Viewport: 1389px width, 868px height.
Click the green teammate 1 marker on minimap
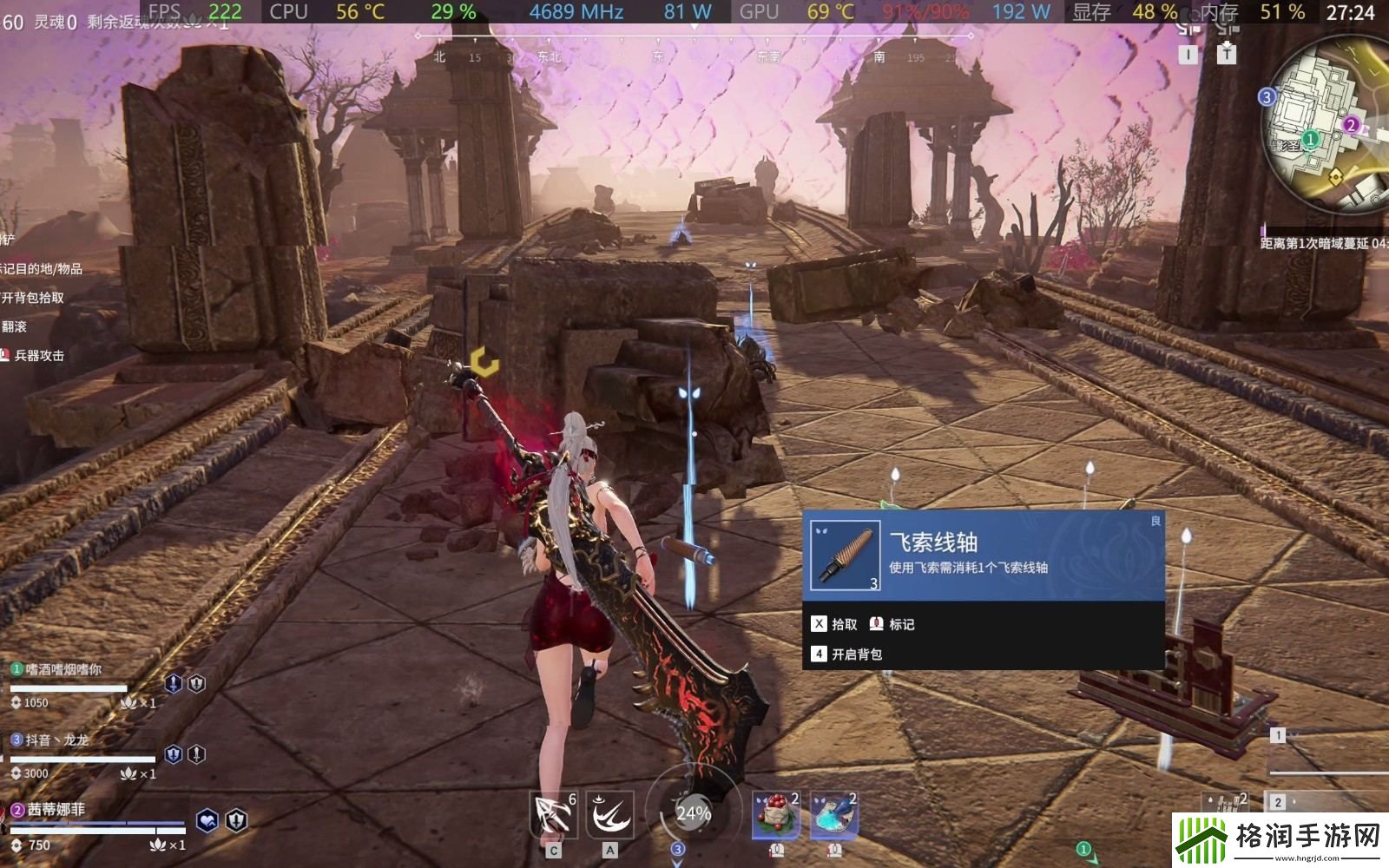(x=1310, y=139)
